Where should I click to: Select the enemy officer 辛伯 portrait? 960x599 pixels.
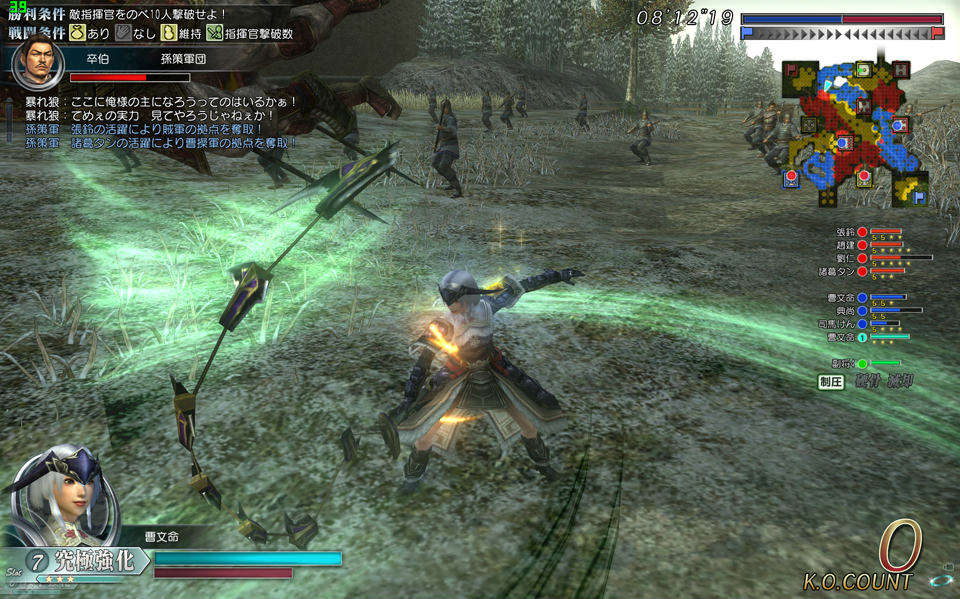coord(37,65)
